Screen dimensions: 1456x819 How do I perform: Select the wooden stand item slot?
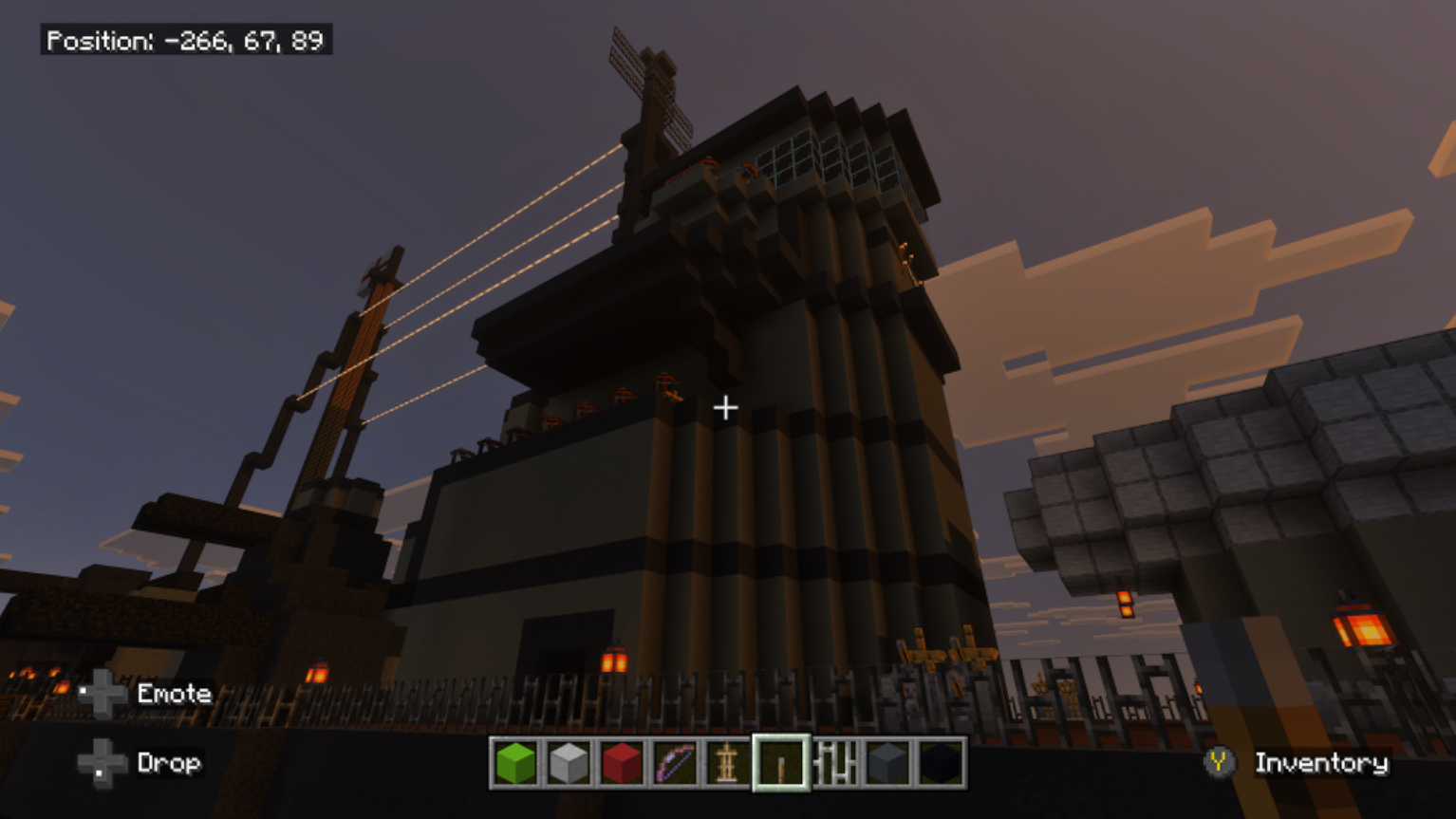tap(727, 763)
